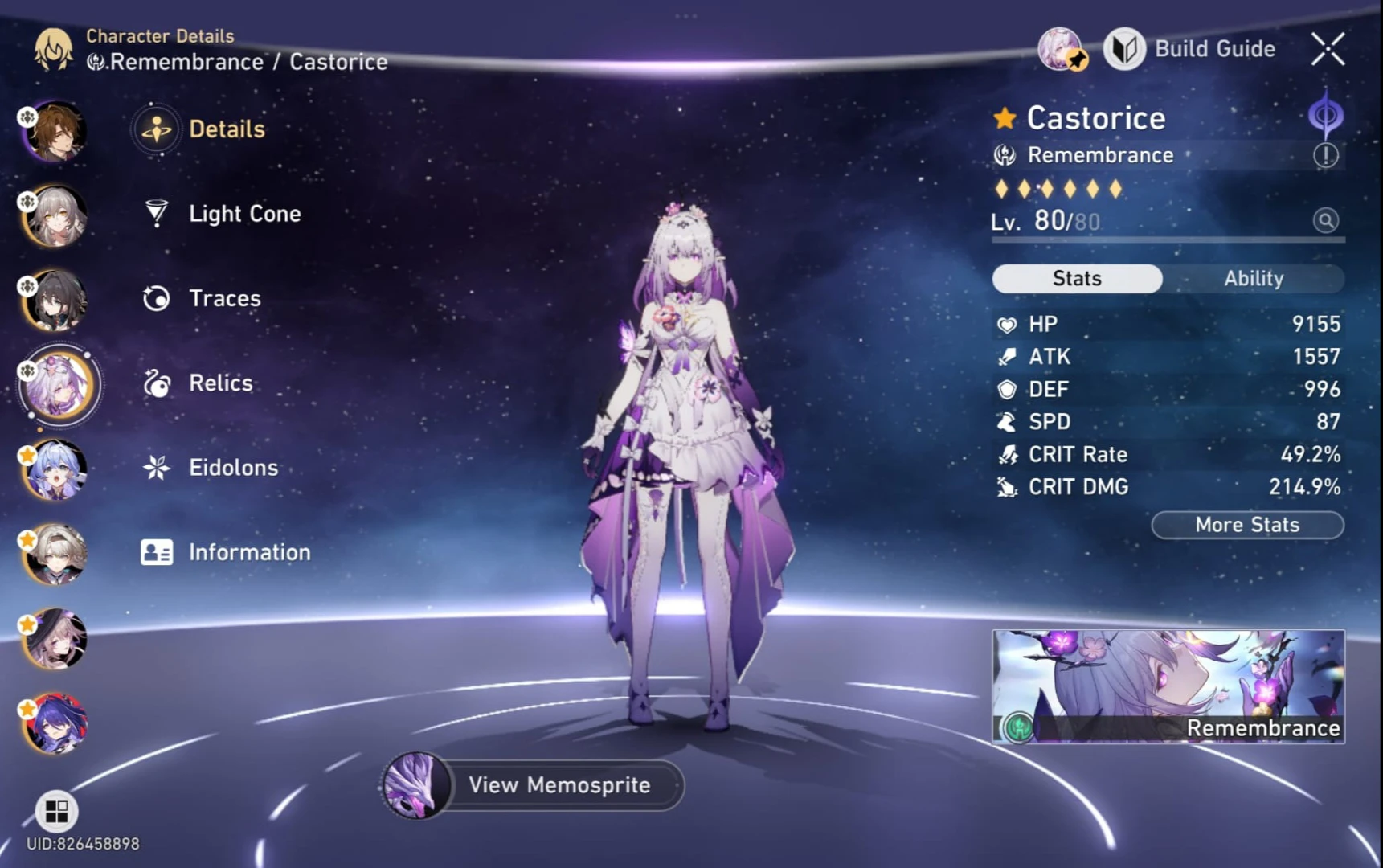Viewport: 1383px width, 868px height.
Task: Open the Information ID card icon
Action: coord(158,551)
